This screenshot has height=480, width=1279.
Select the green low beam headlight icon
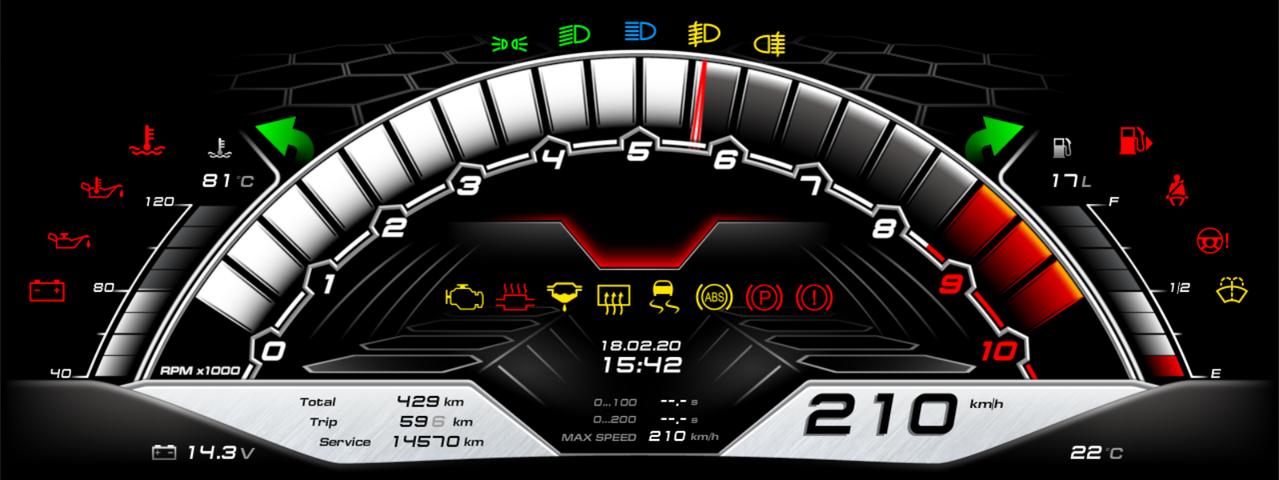[x=574, y=34]
